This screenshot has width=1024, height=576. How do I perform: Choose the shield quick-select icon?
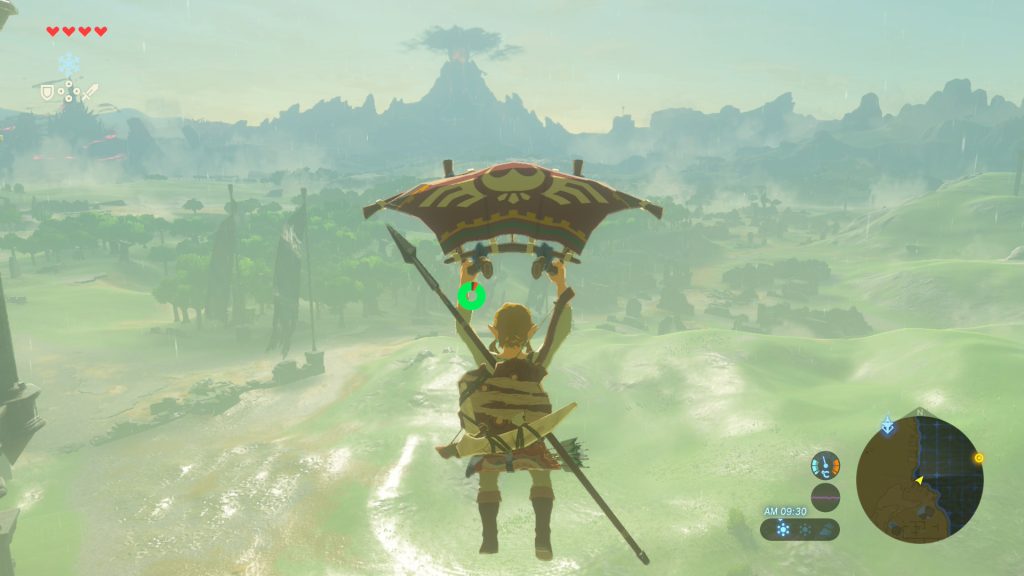pos(46,92)
